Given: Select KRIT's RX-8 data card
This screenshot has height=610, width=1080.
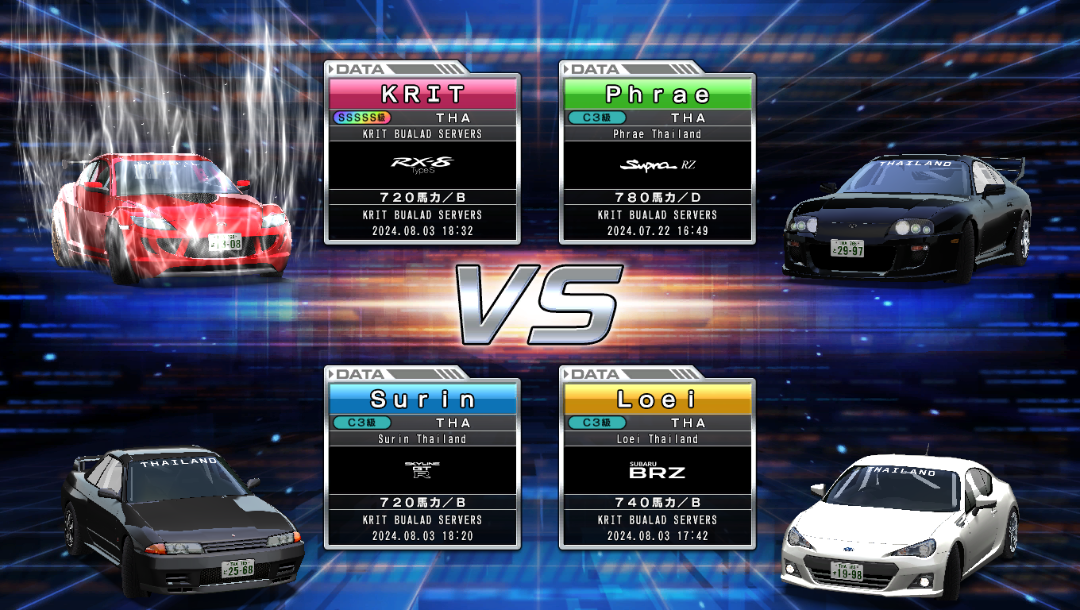Looking at the screenshot, I should pyautogui.click(x=422, y=158).
